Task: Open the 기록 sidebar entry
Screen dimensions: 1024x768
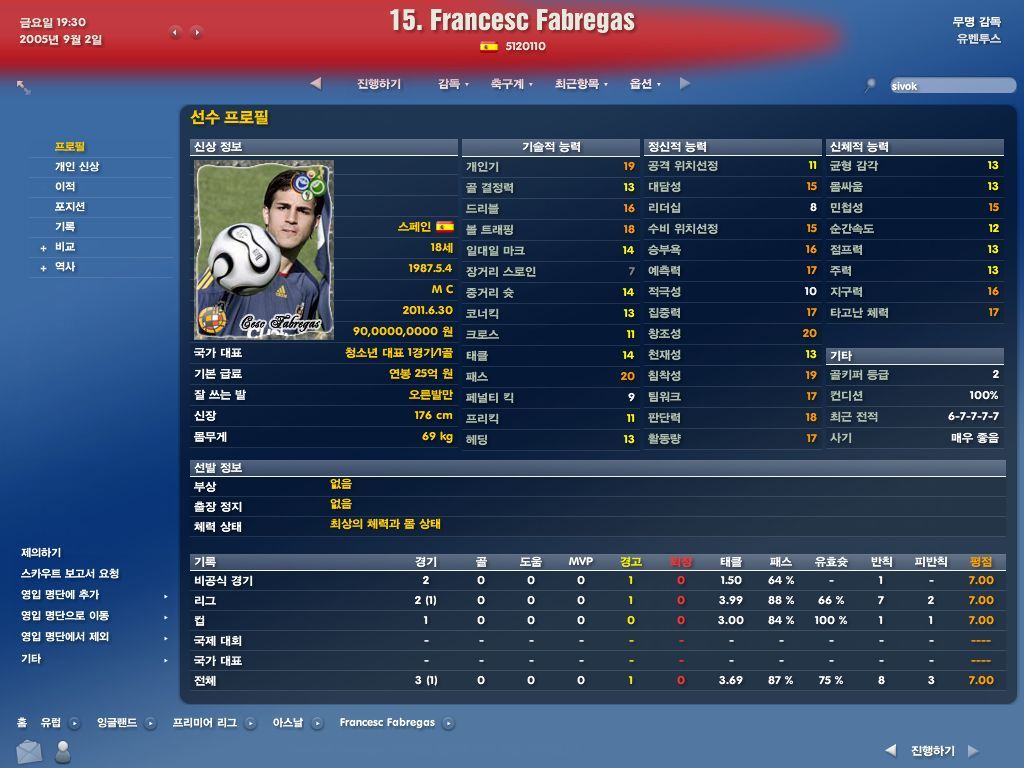Action: (x=65, y=227)
